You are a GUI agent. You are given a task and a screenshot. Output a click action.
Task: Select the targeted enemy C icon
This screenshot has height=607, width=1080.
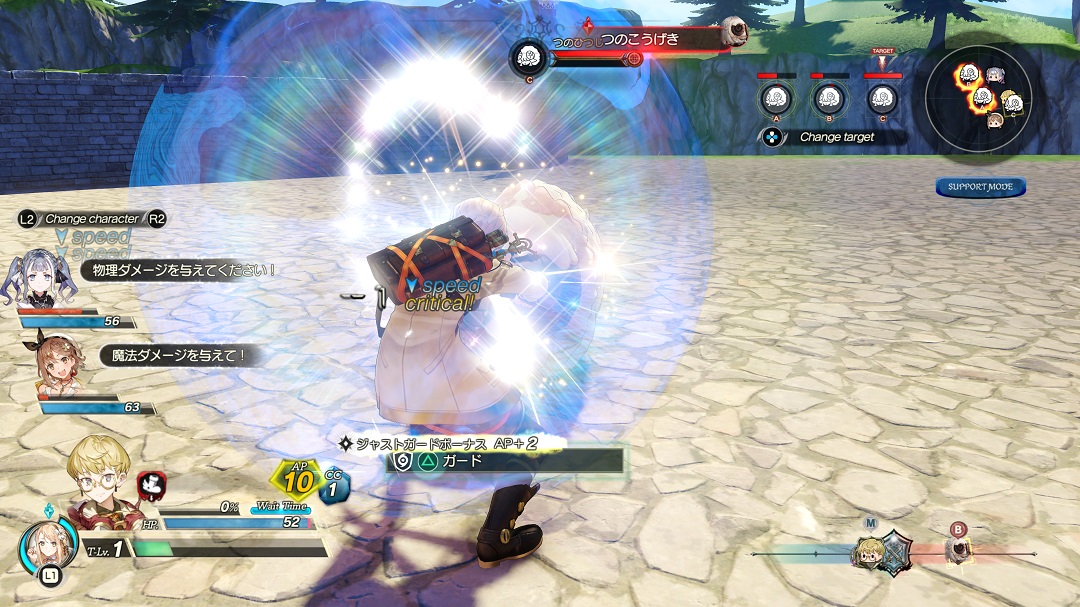880,98
